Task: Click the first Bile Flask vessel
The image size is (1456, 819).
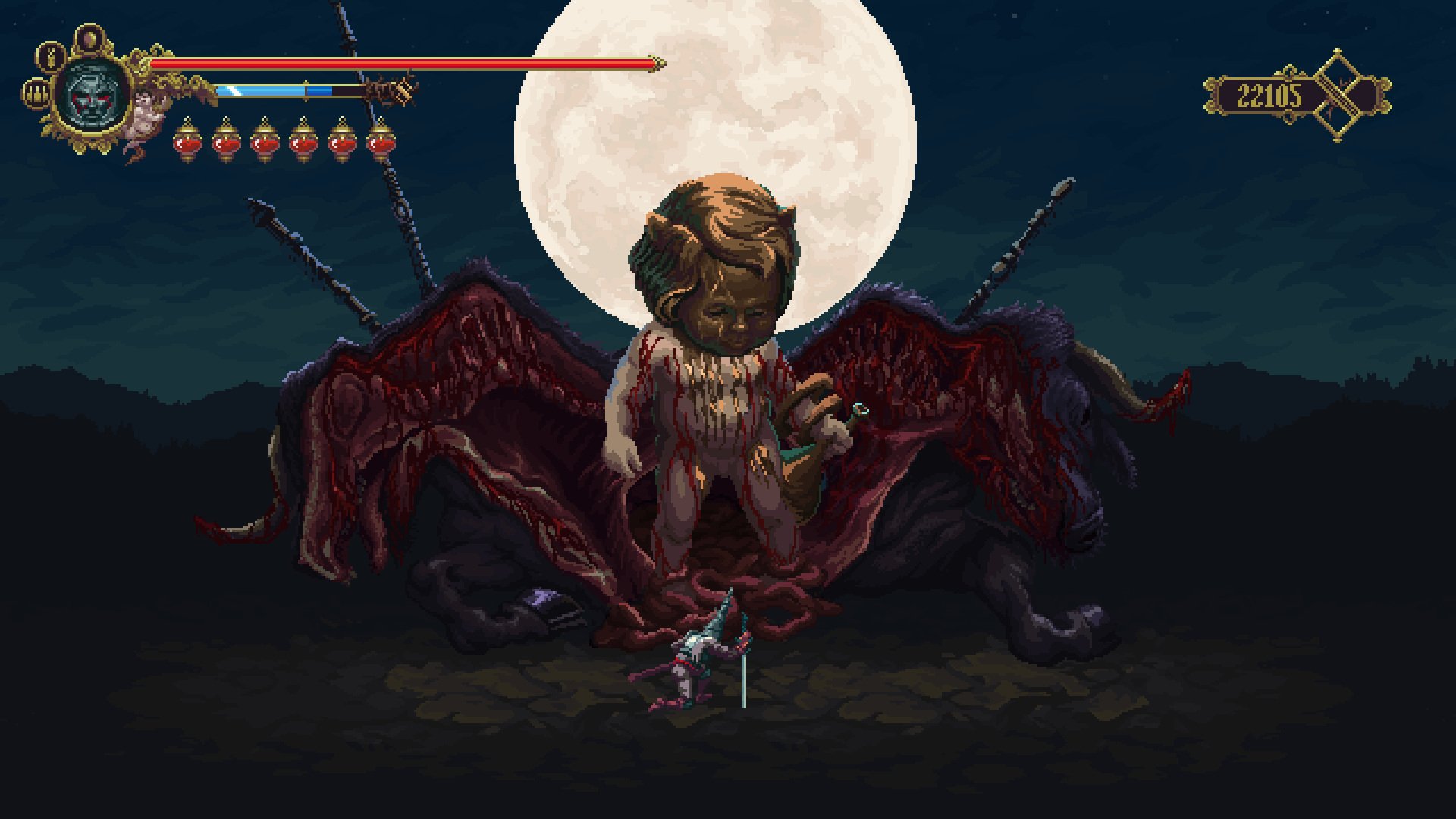Action: 187,143
